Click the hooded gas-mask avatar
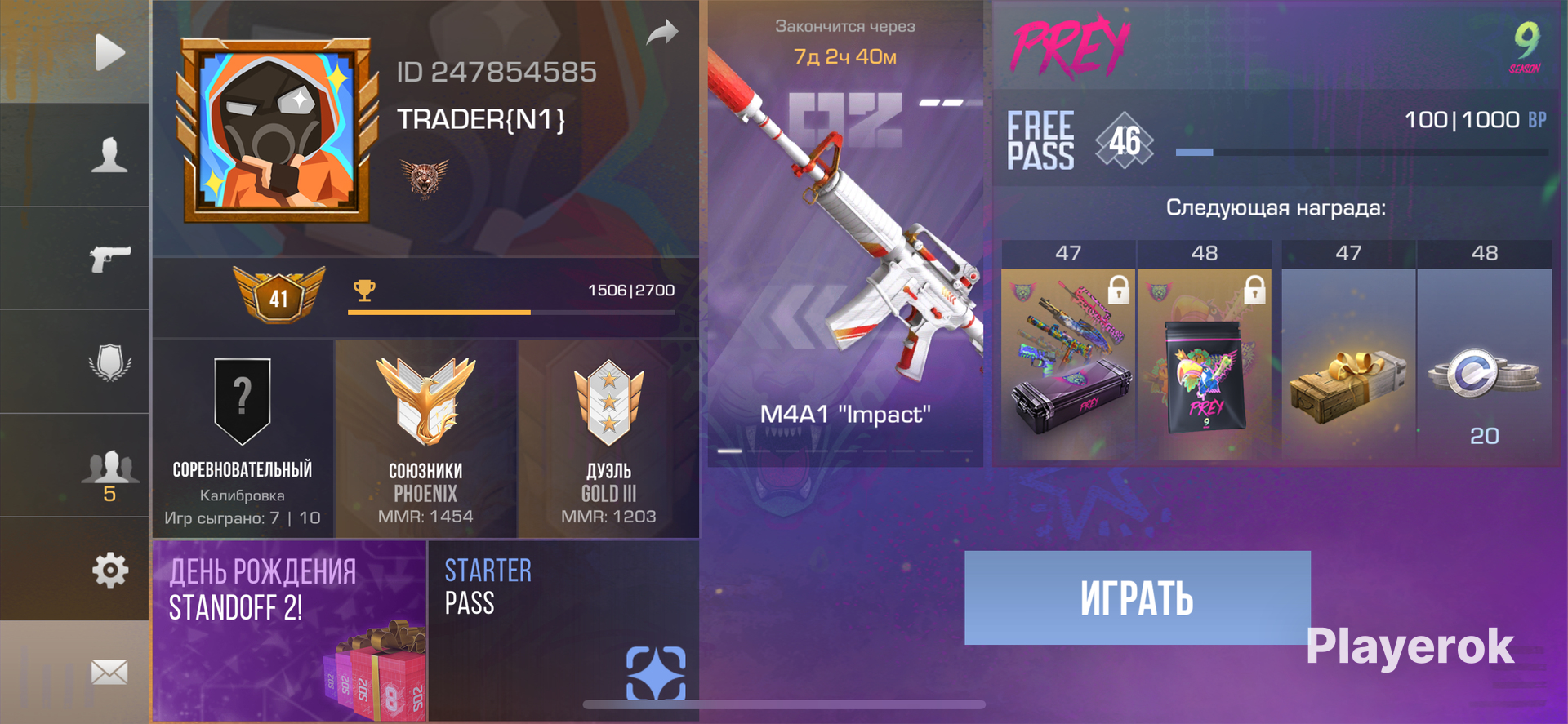The width and height of the screenshot is (1568, 724). [277, 131]
